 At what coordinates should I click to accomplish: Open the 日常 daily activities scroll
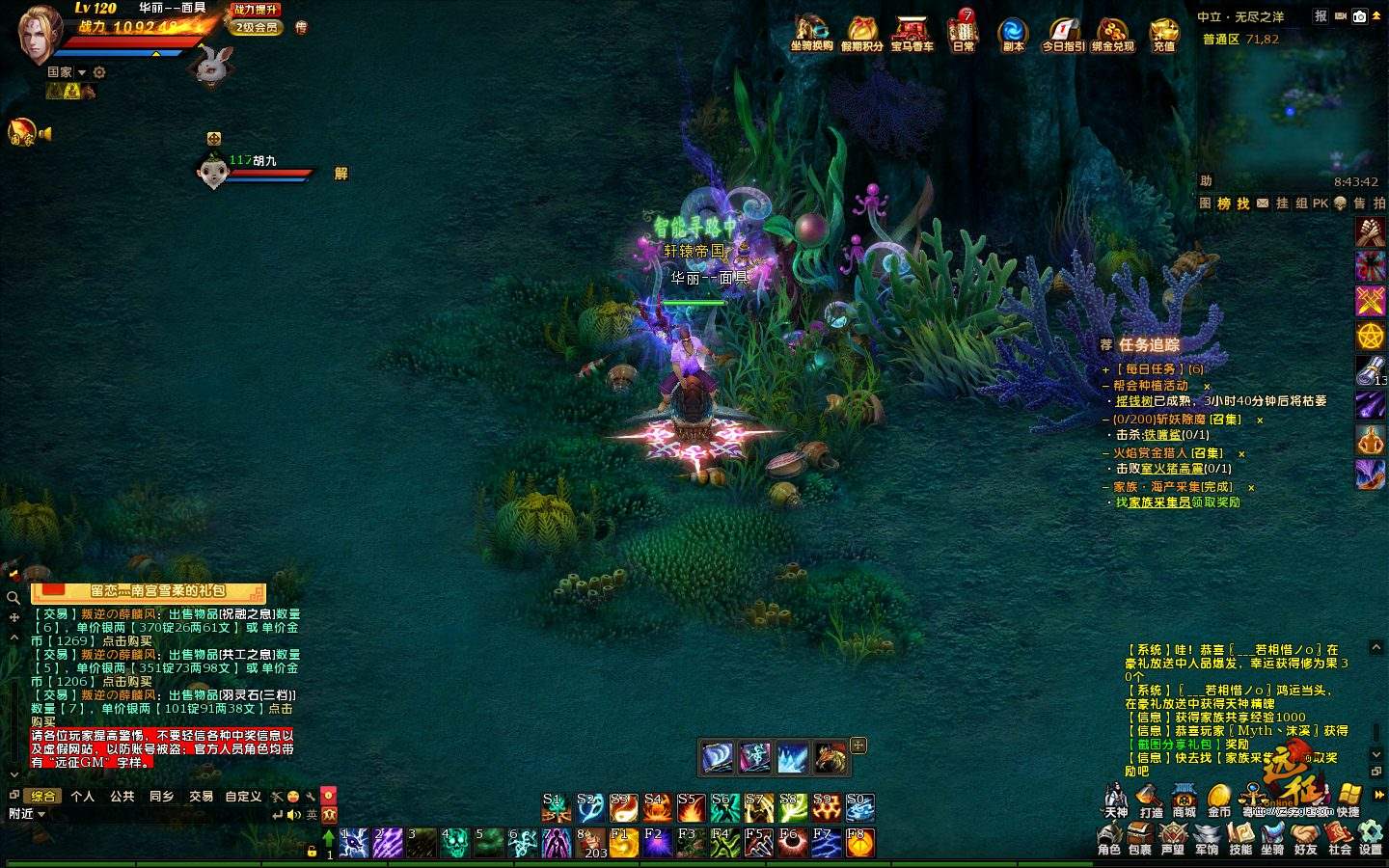(964, 33)
